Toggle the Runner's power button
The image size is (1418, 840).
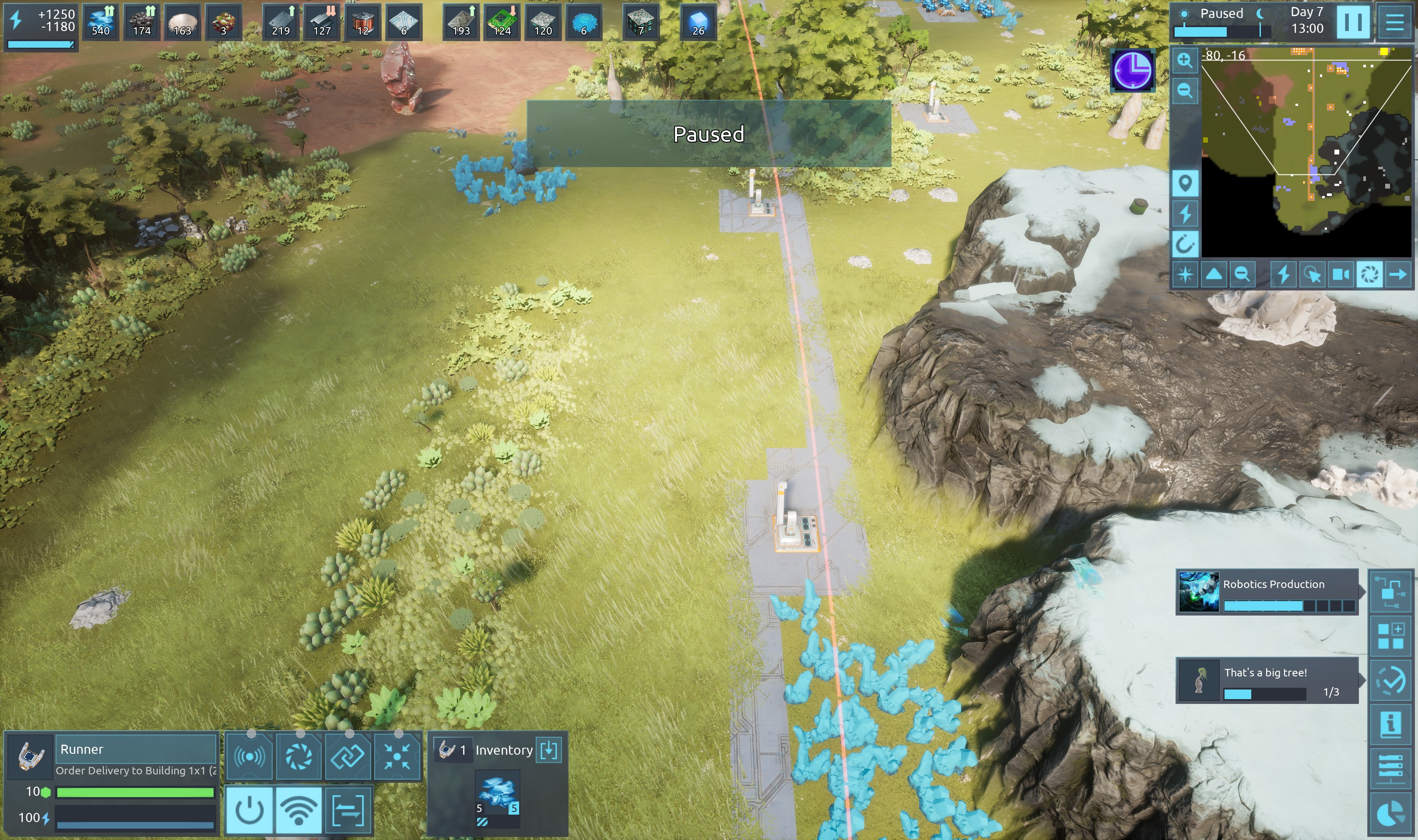(249, 810)
